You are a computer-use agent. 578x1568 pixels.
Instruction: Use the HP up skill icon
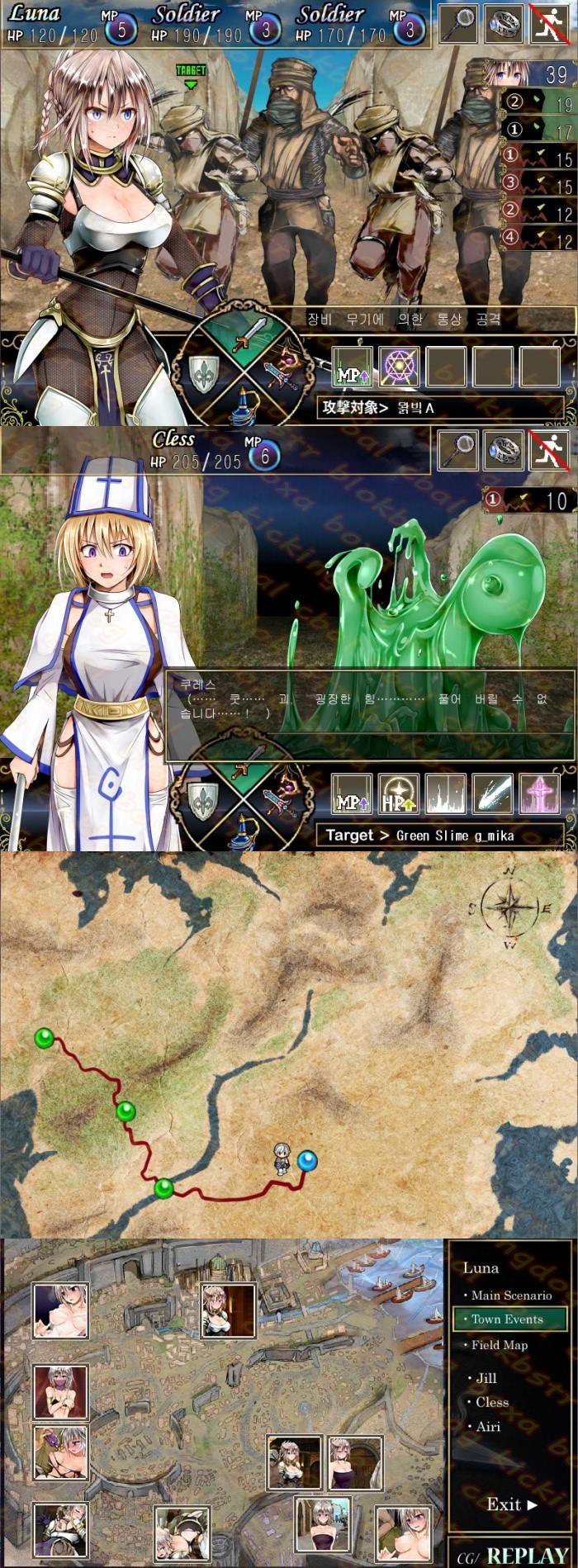(398, 795)
